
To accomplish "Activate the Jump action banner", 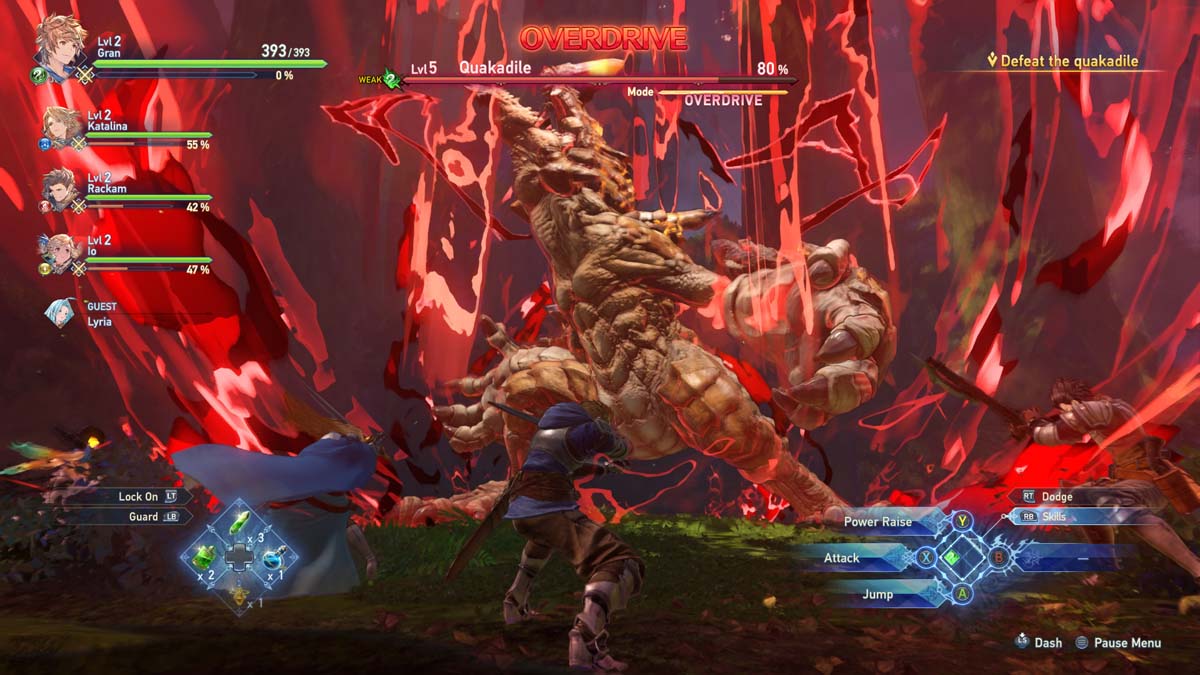I will (x=880, y=594).
